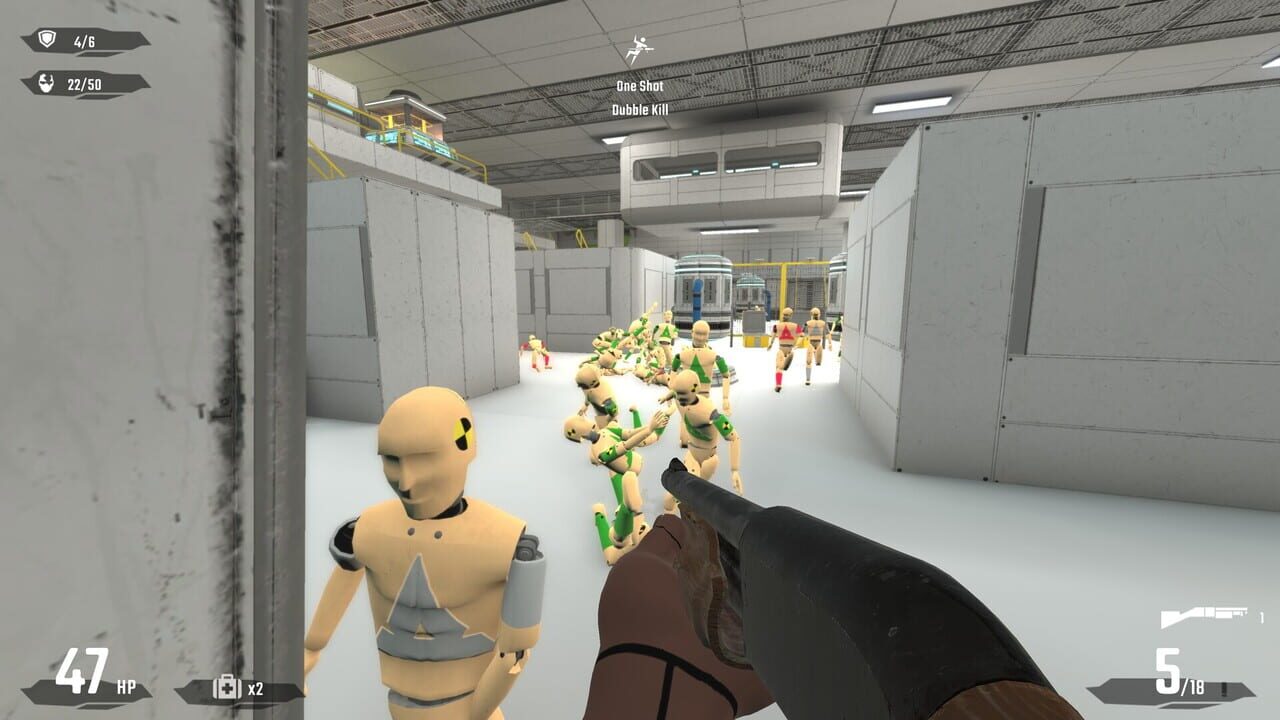The height and width of the screenshot is (720, 1280).
Task: Click the shotgun shell icon beside the ammo count
Action: point(1224,688)
